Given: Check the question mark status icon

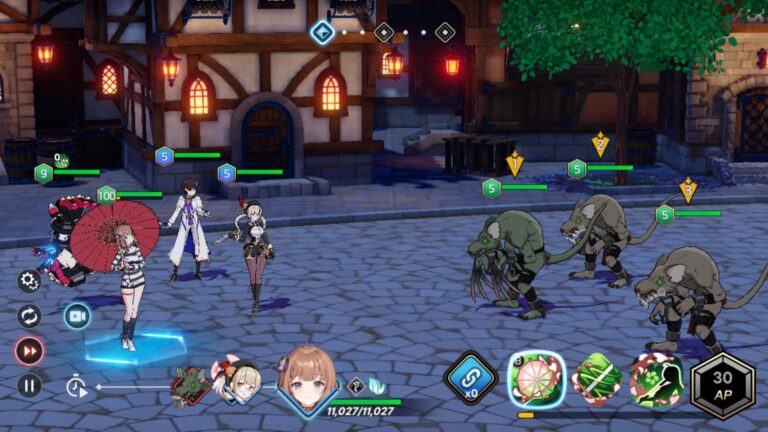Looking at the screenshot, I should point(355,386).
